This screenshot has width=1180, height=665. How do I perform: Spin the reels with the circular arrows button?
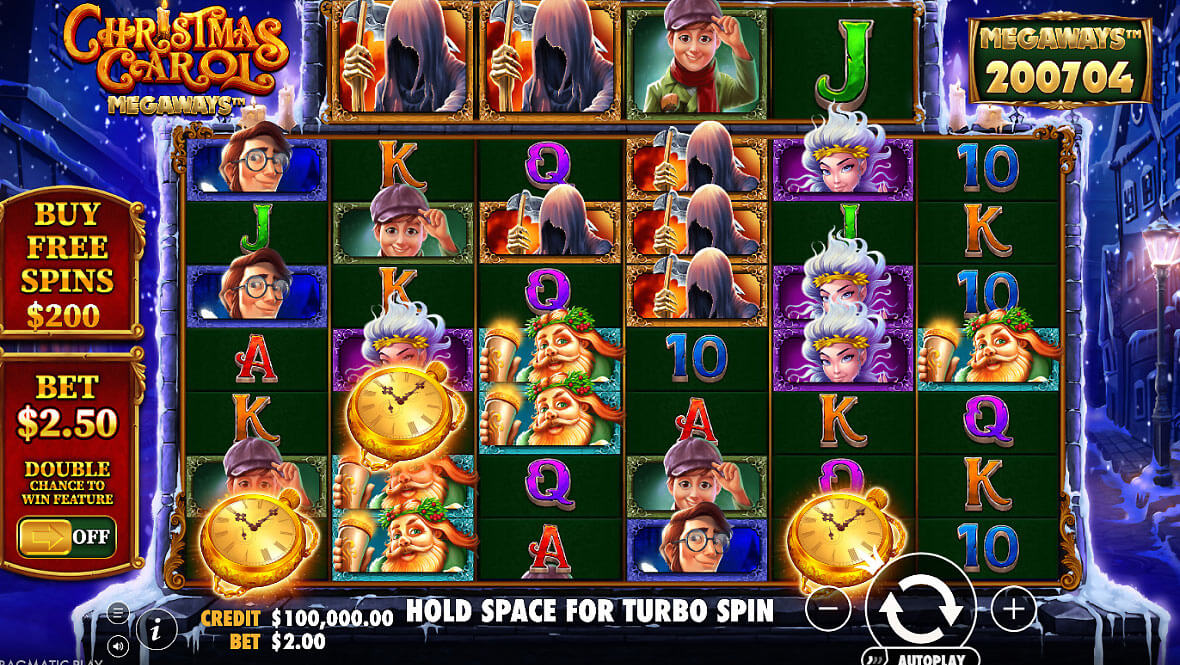pos(920,607)
